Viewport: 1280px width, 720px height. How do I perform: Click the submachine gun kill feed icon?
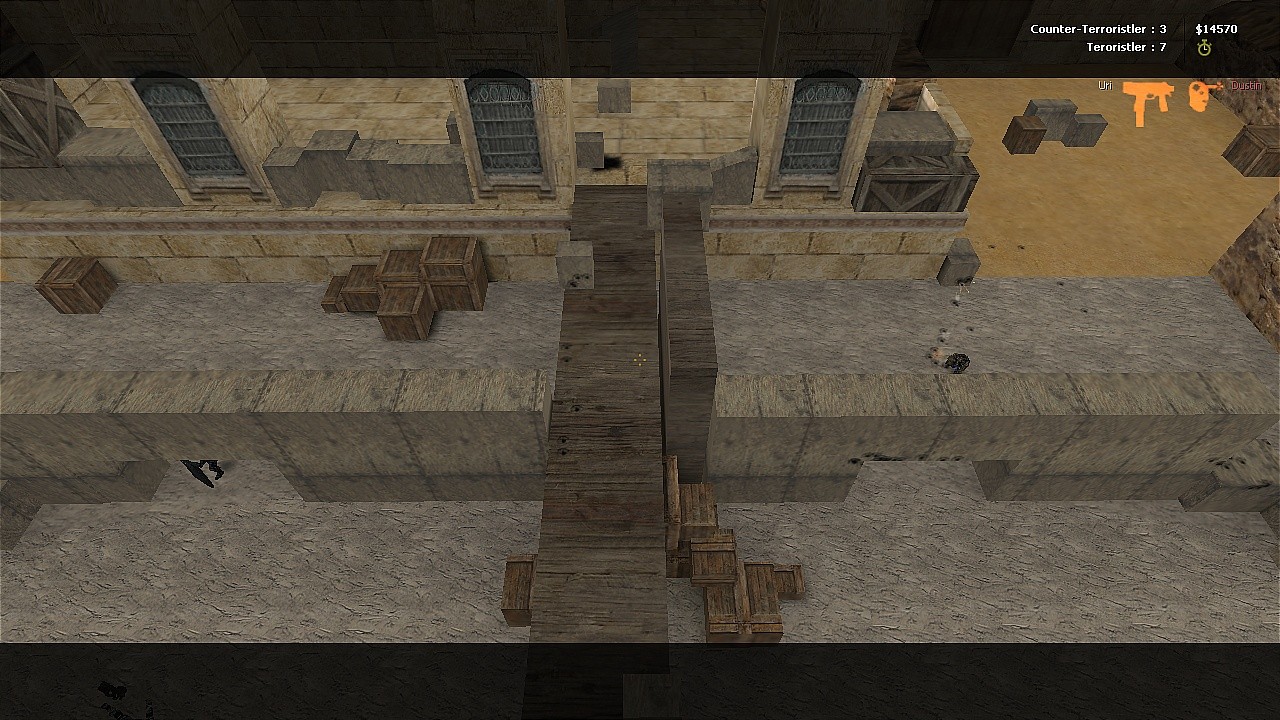(1147, 102)
